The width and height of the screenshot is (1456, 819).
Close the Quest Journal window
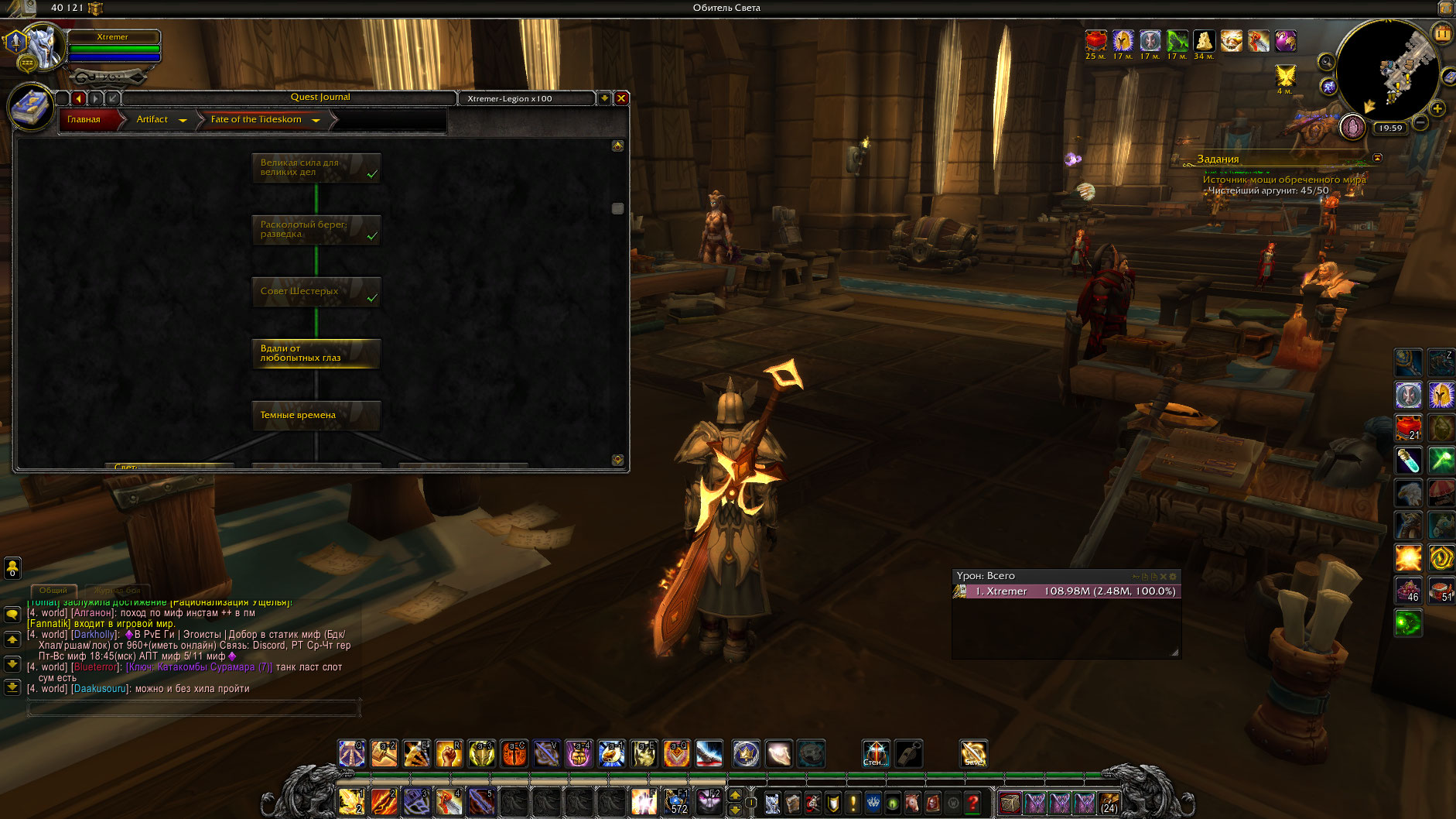[x=620, y=98]
